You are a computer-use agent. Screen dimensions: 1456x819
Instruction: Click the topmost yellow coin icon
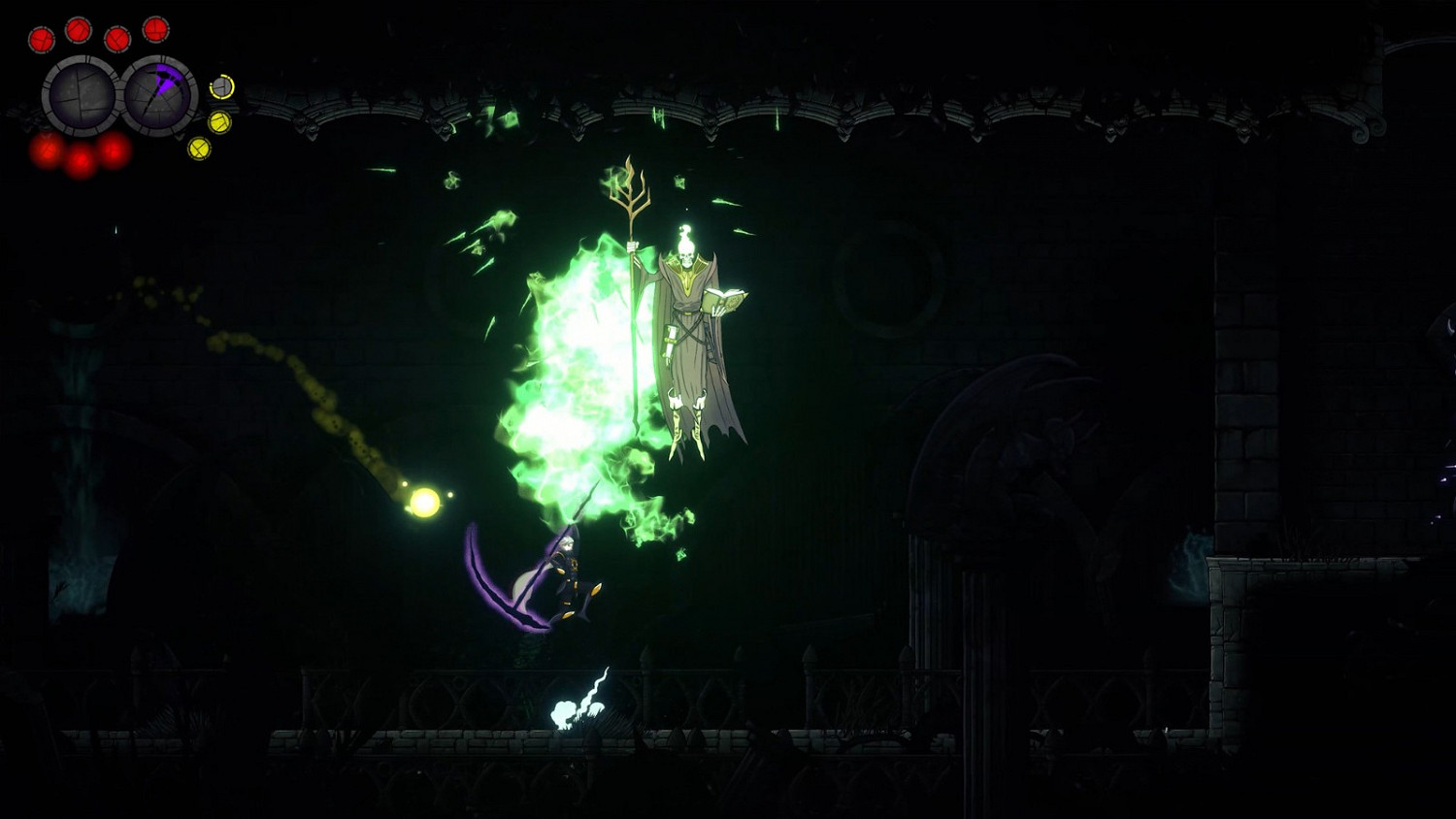click(x=220, y=87)
